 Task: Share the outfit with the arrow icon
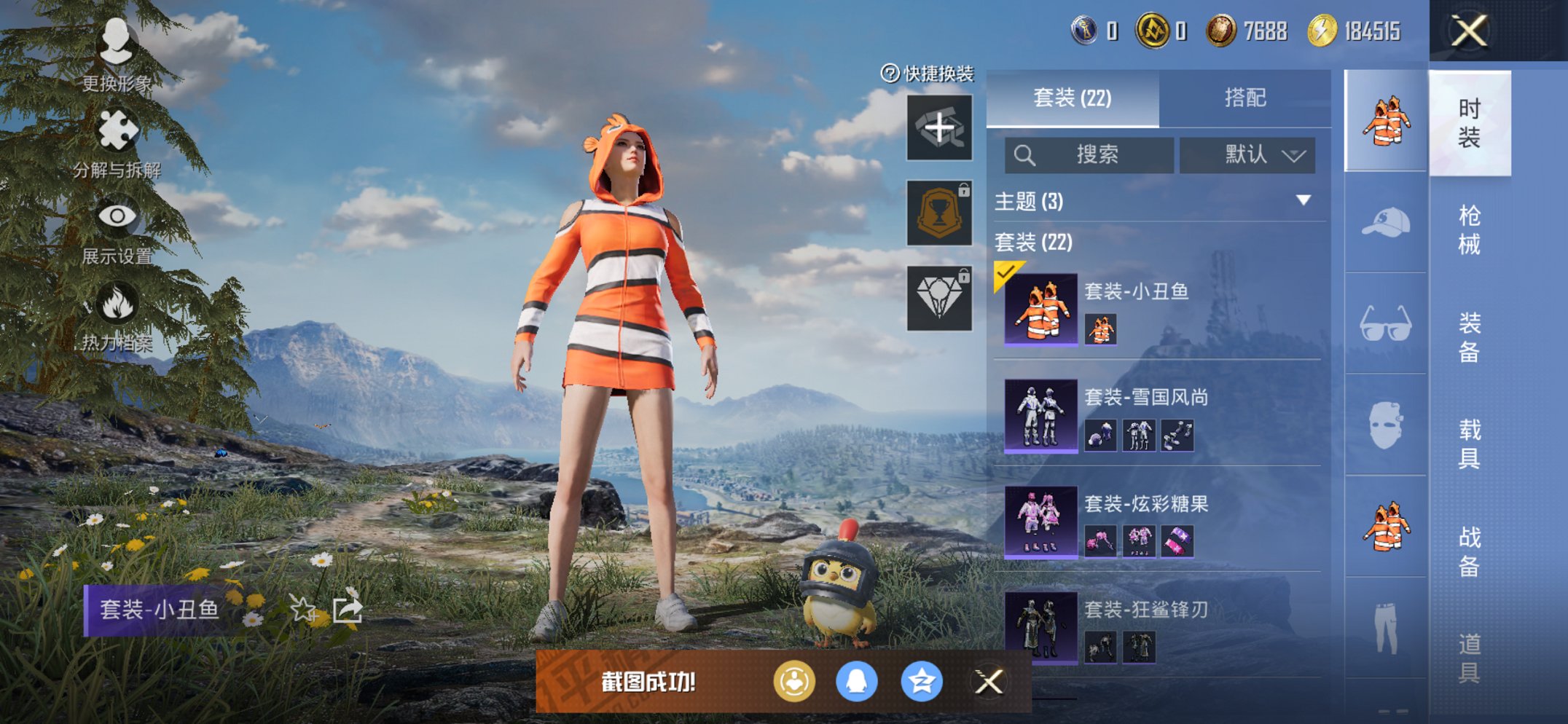tap(347, 608)
